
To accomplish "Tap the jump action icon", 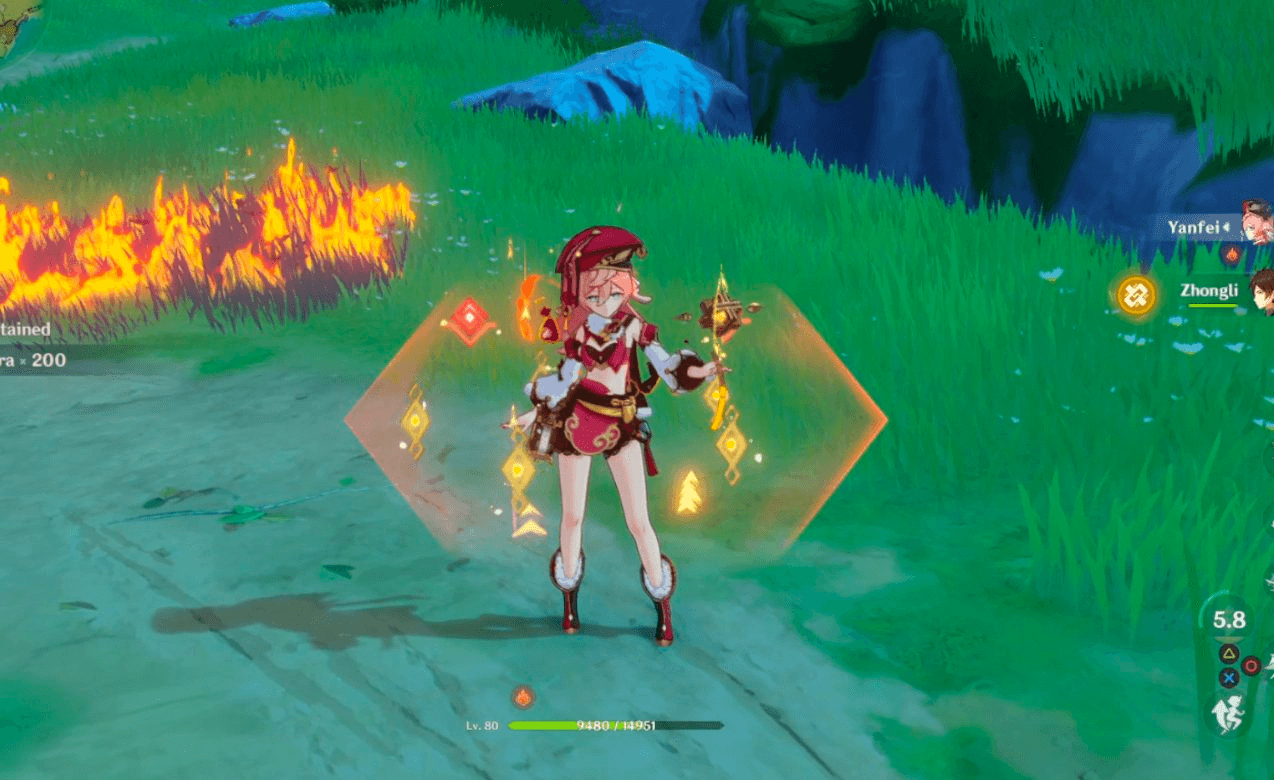I will tap(1230, 714).
